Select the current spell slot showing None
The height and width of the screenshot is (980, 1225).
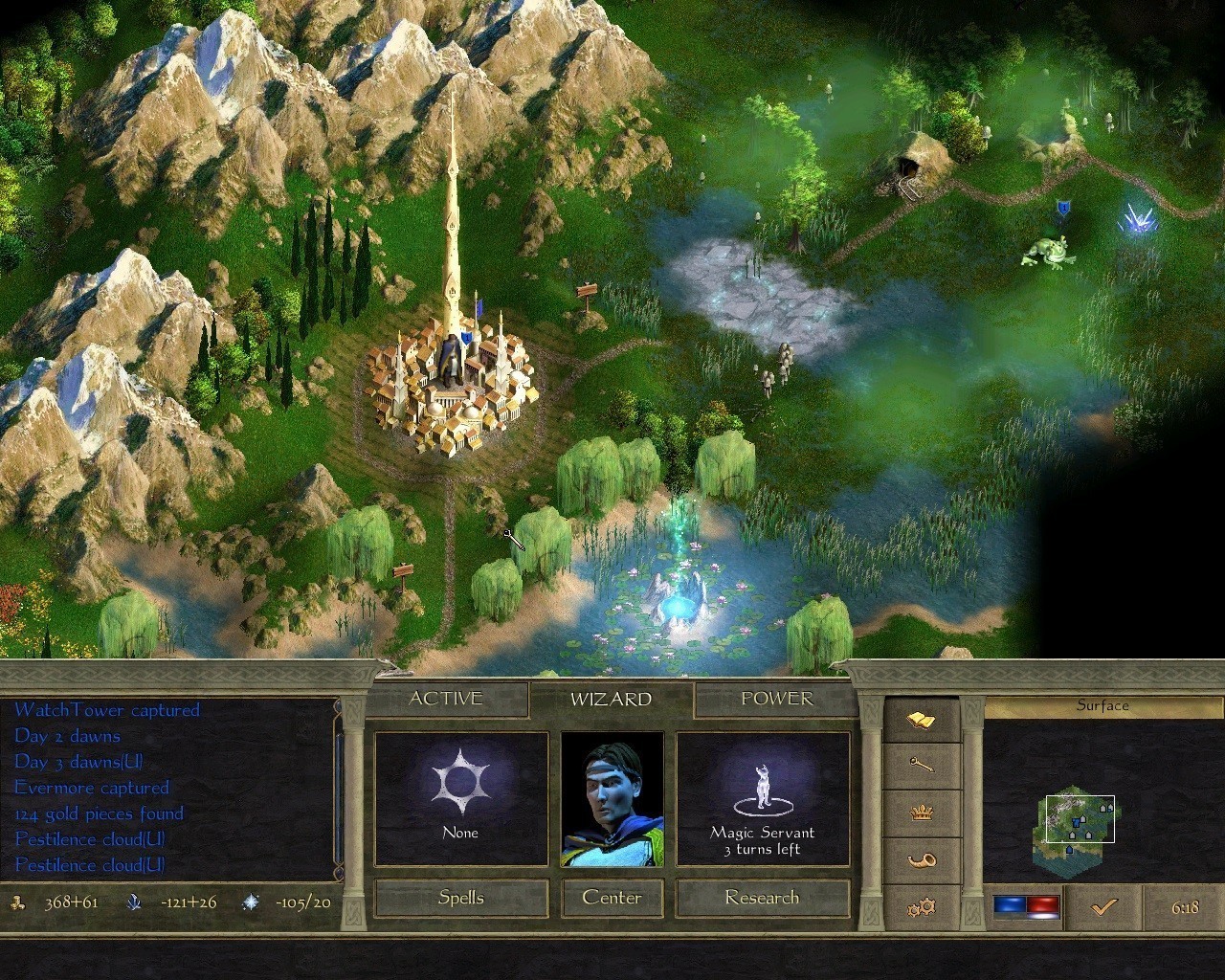pos(460,799)
